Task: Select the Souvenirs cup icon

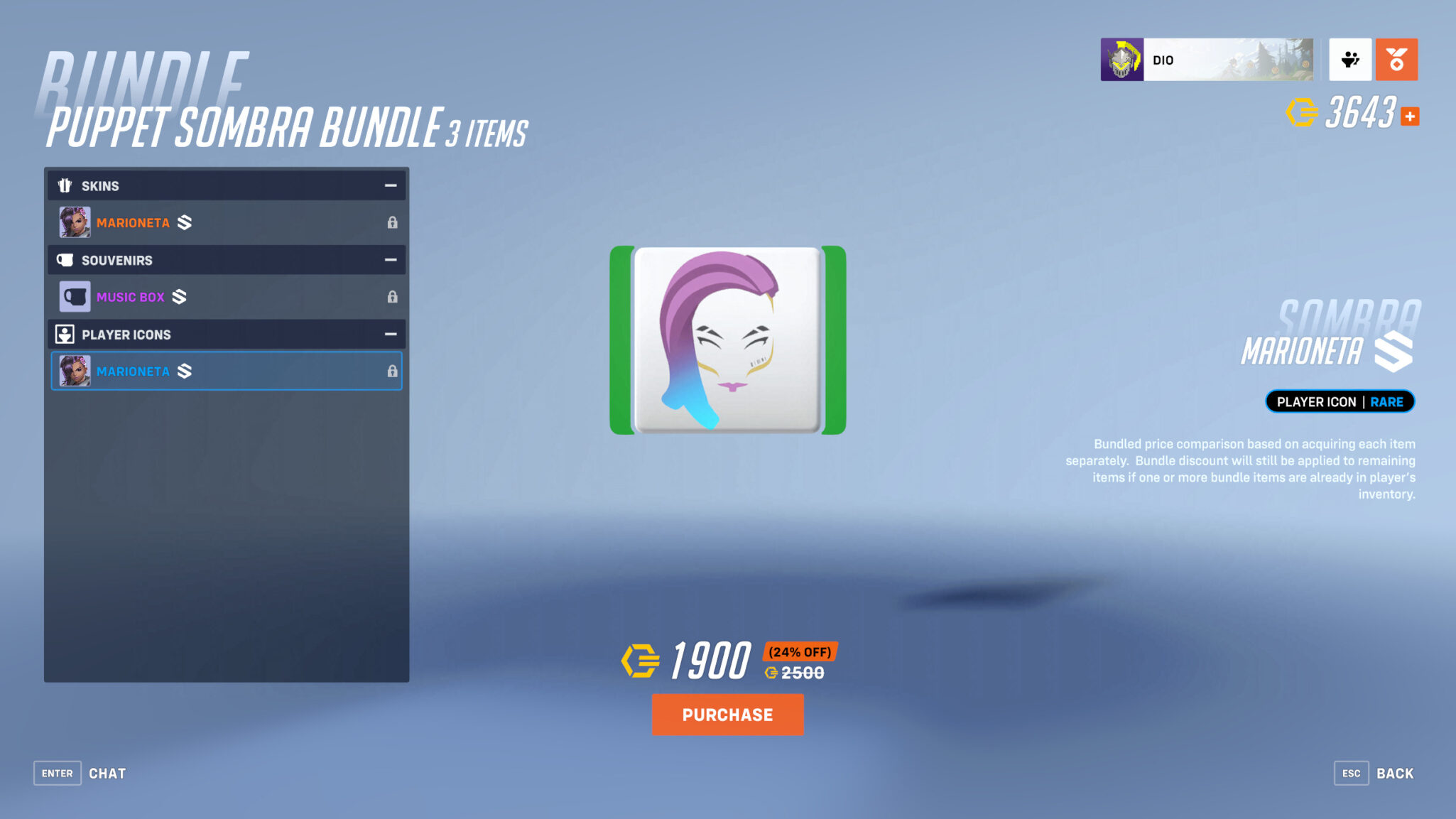Action: [x=65, y=260]
